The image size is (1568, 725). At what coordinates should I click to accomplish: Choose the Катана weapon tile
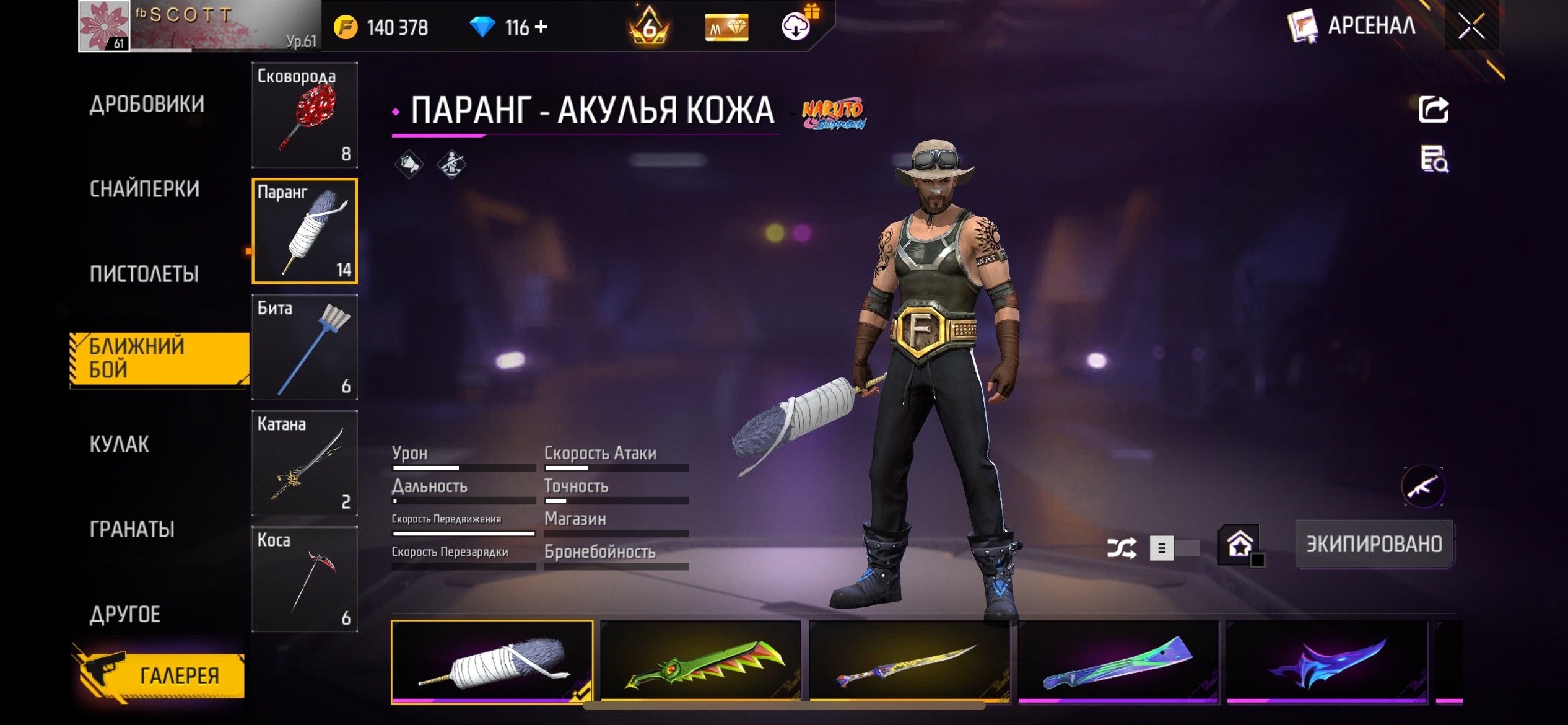click(x=305, y=463)
